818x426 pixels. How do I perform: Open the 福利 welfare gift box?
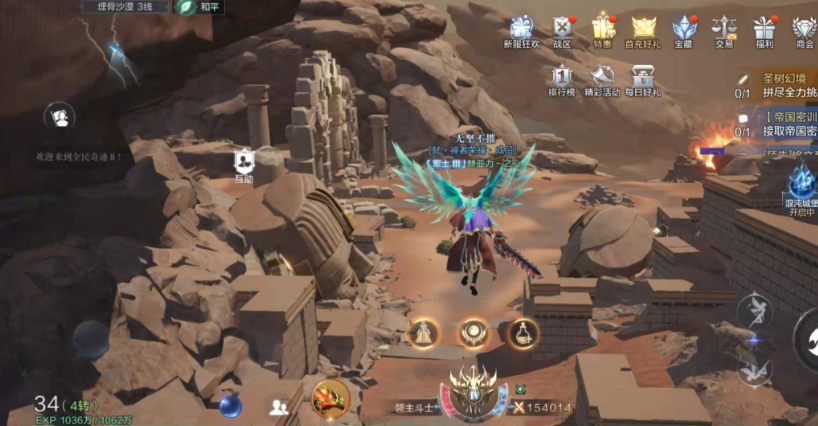764,30
